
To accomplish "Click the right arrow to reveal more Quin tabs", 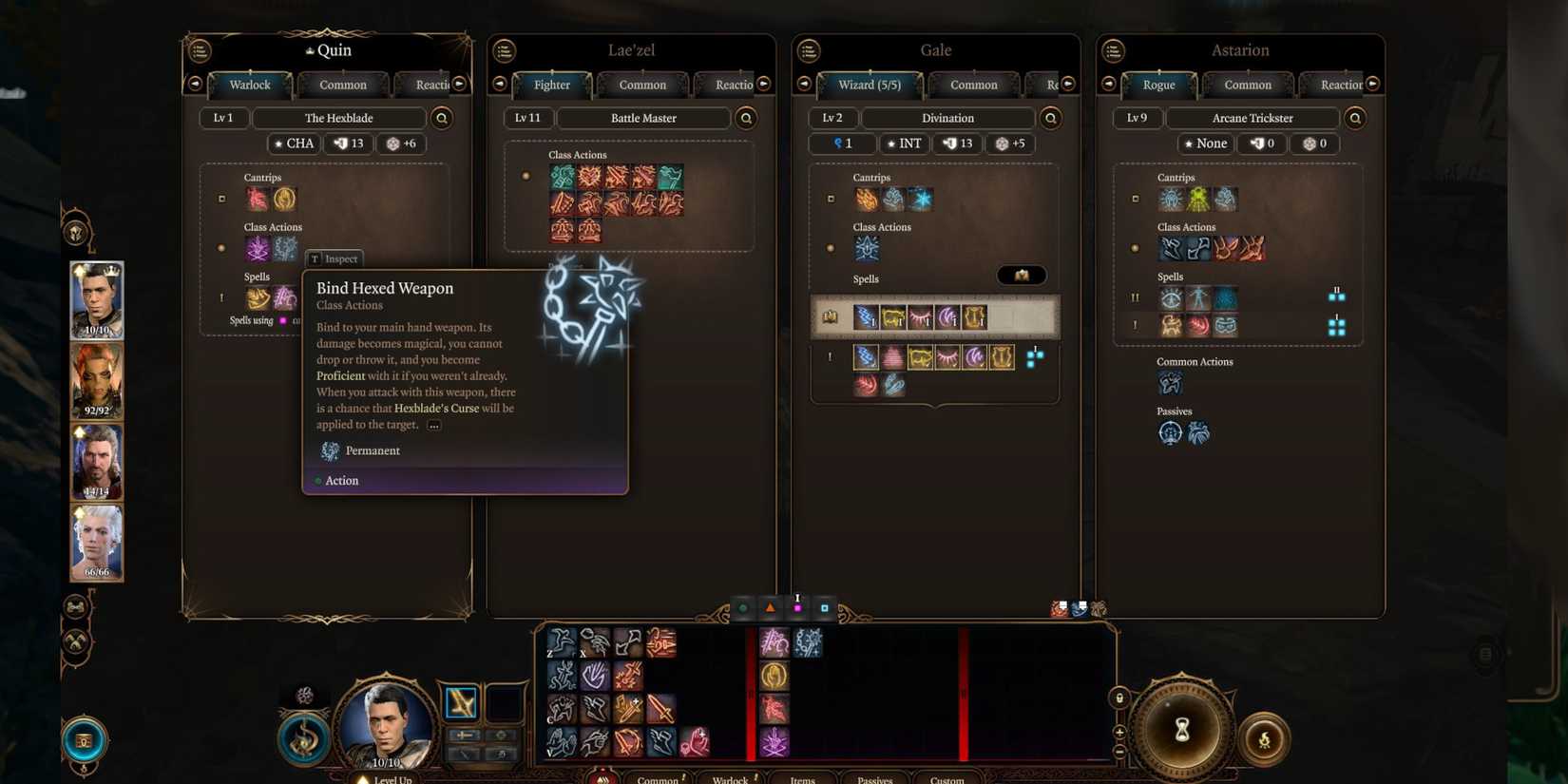I will [x=459, y=84].
